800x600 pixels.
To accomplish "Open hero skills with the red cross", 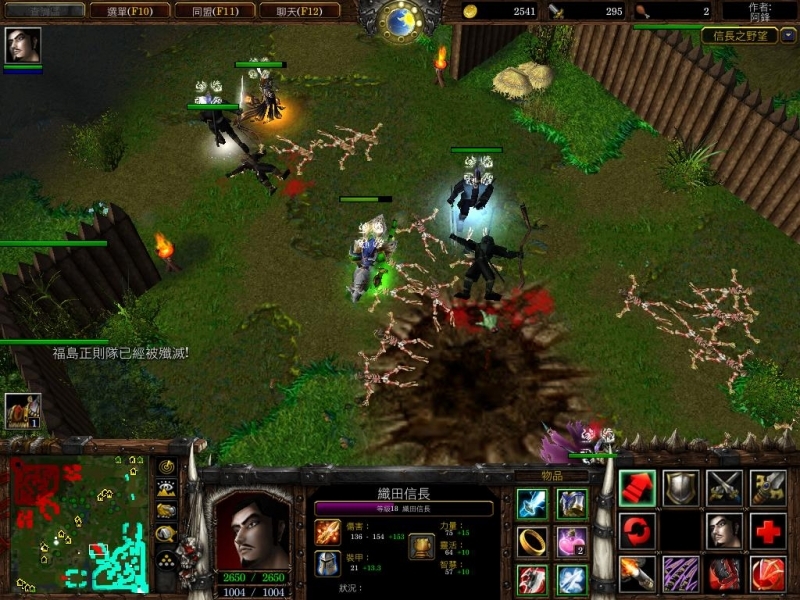I will (768, 531).
